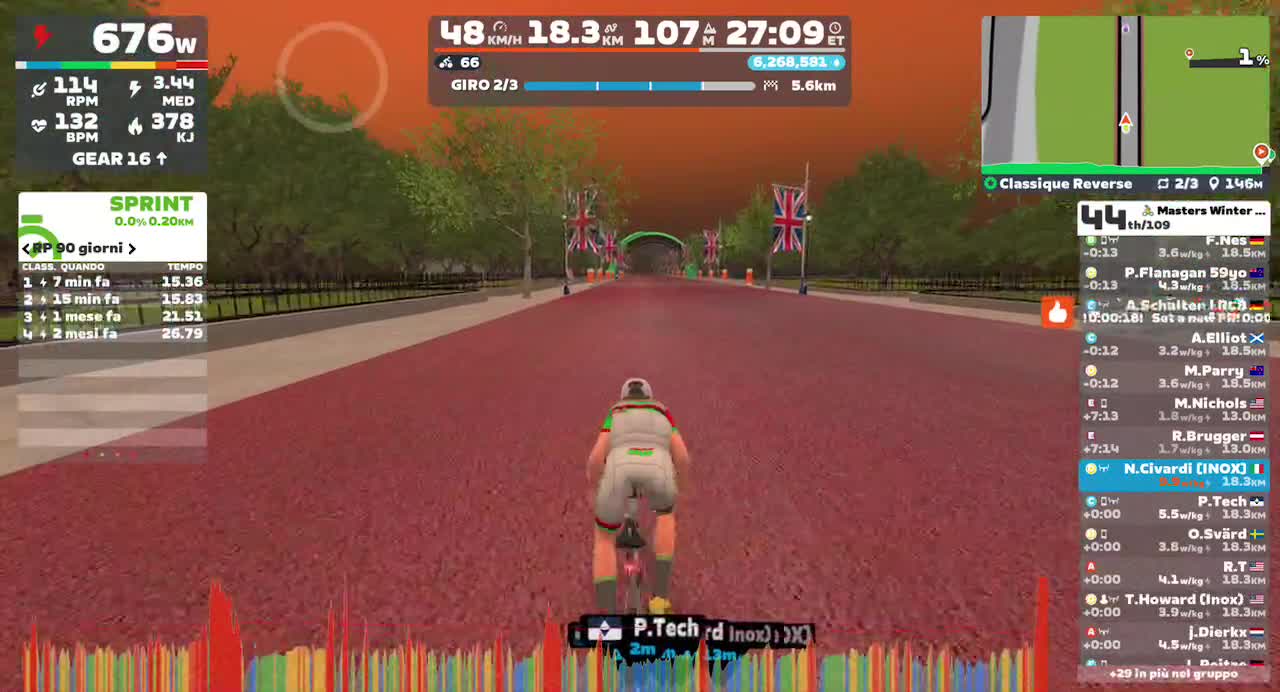The image size is (1280, 692).
Task: Select T.Howard (Inox) in the rider list
Action: (1172, 605)
